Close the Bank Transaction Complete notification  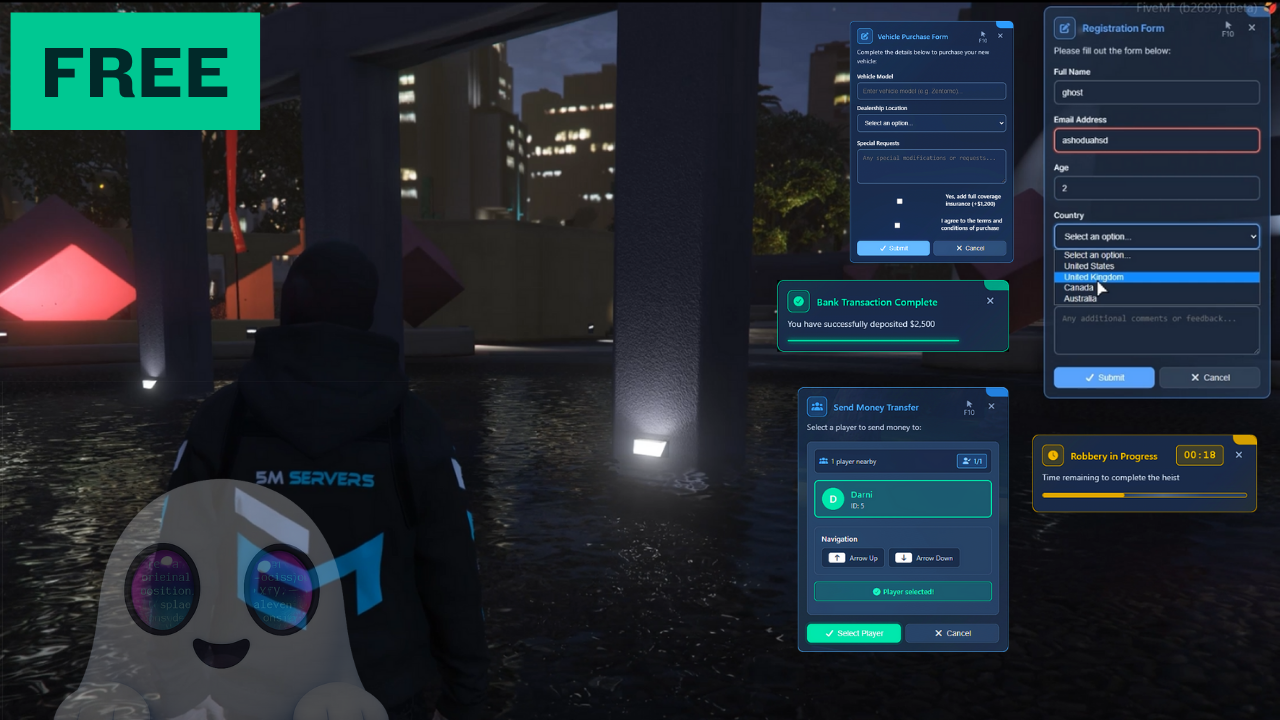tap(991, 301)
